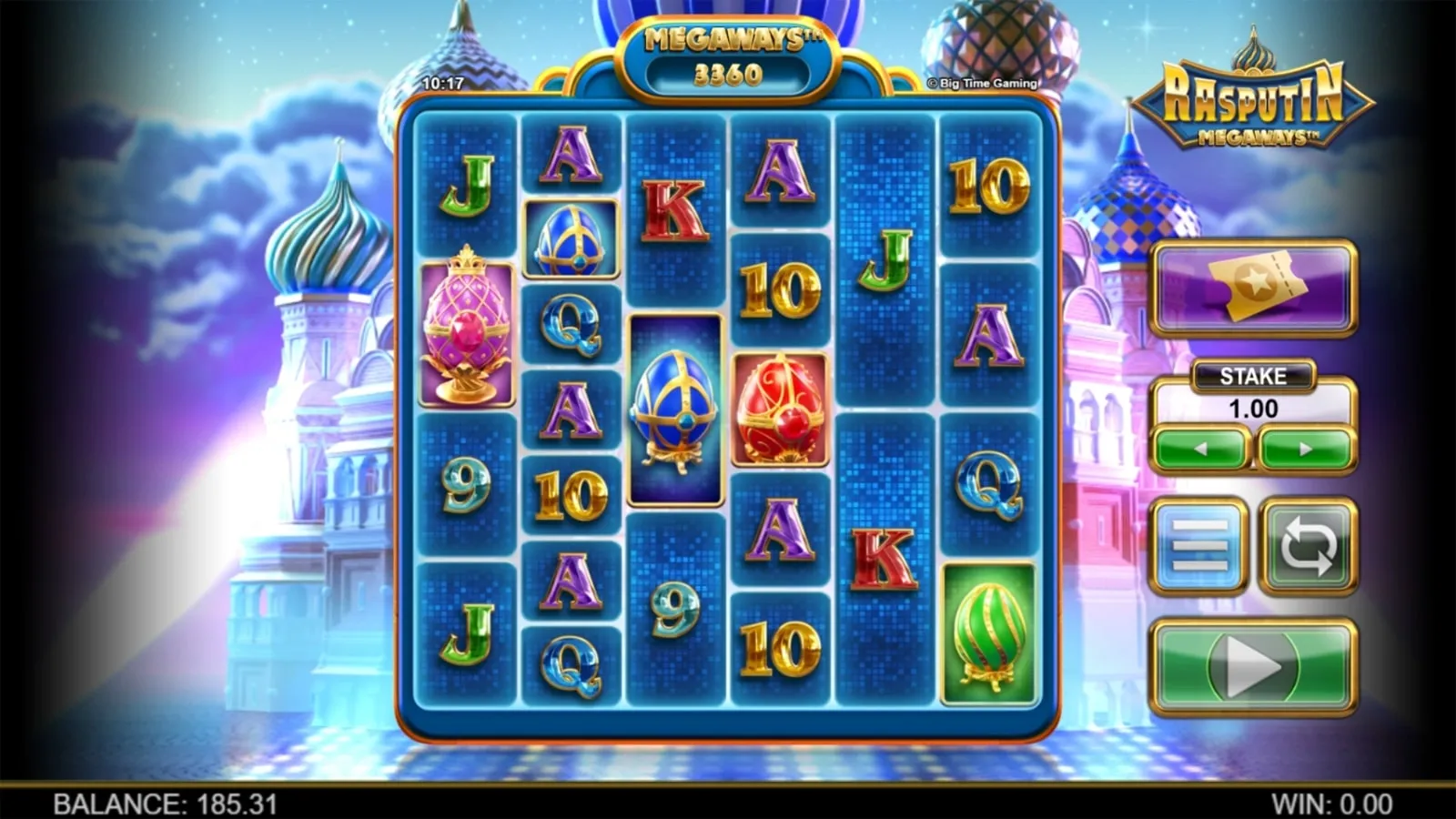Spin the reels with the green play button
Screen dimensions: 1456x819
point(1252,668)
